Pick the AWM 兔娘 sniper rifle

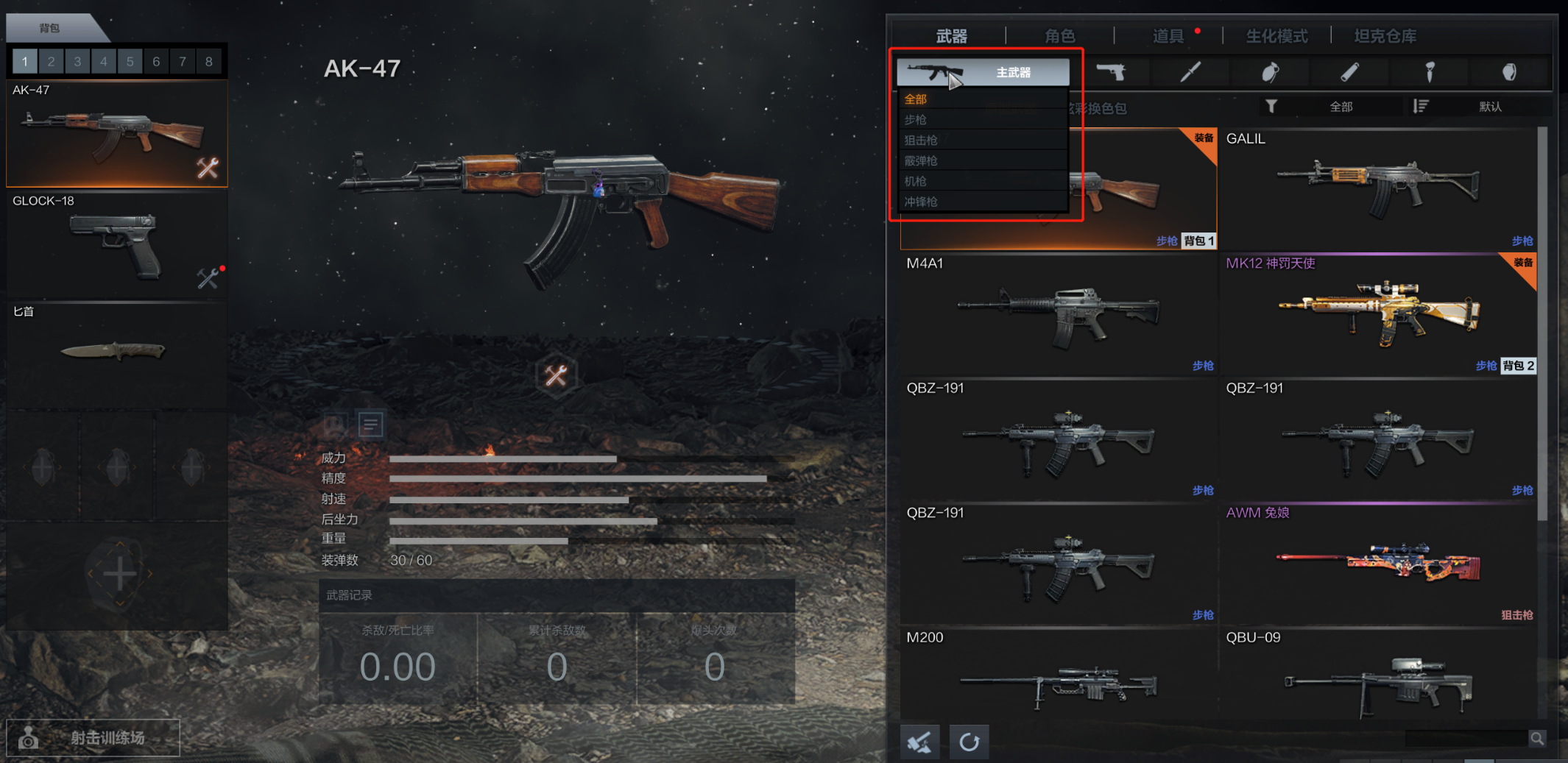pyautogui.click(x=1377, y=564)
